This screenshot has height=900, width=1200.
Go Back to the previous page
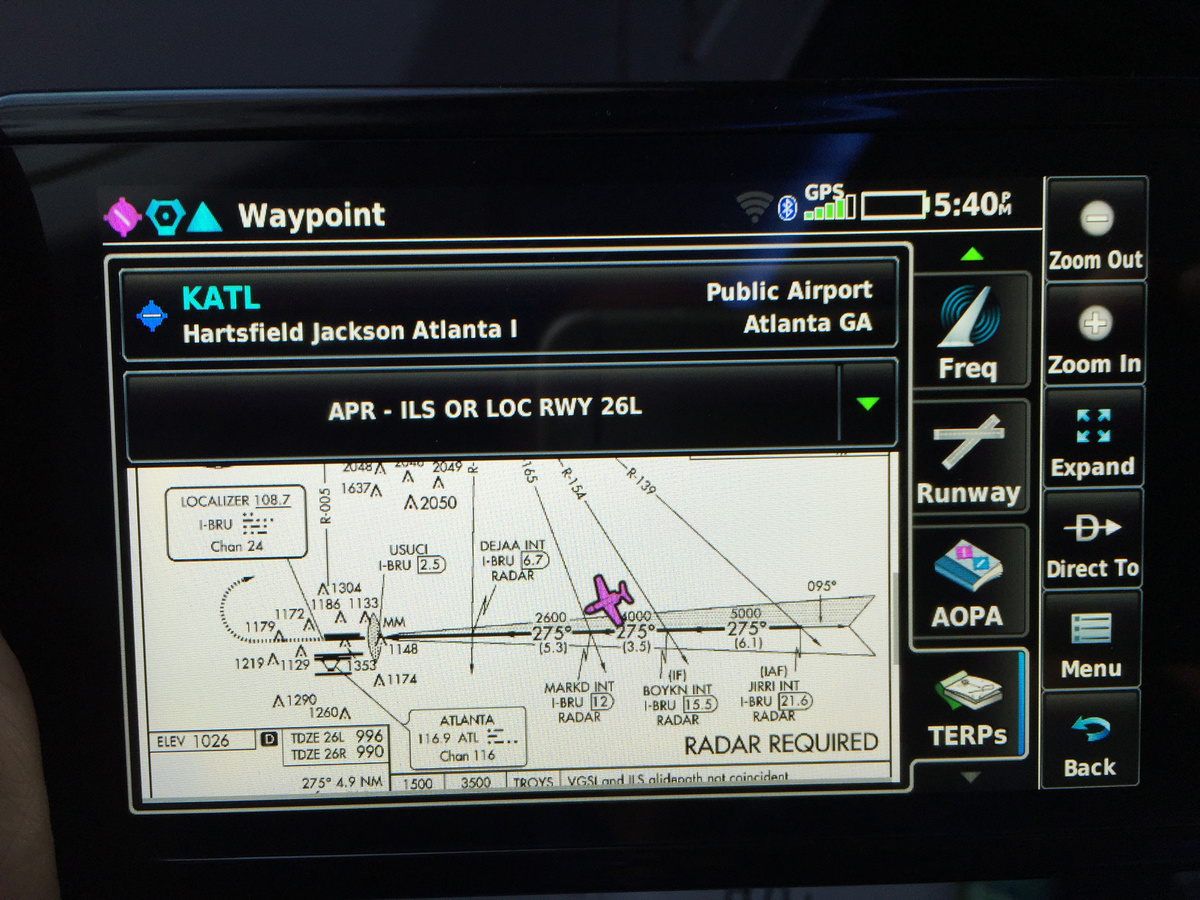1090,744
